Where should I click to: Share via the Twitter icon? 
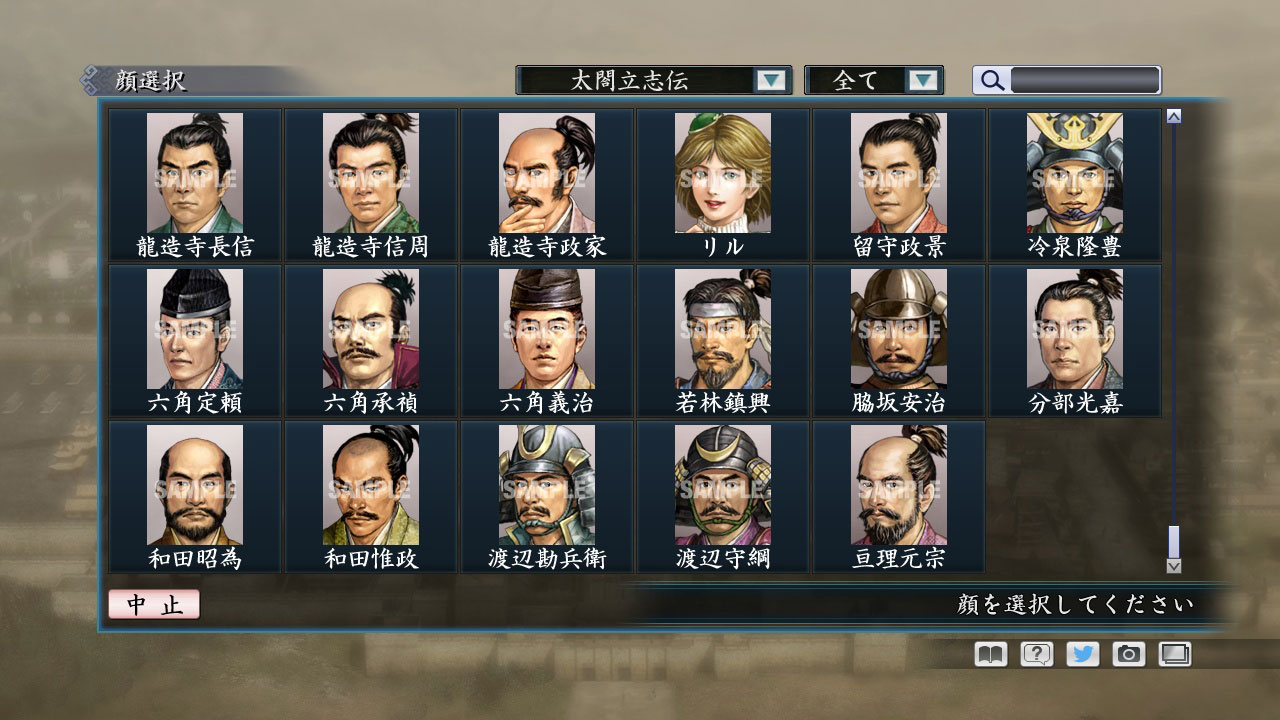[1081, 654]
